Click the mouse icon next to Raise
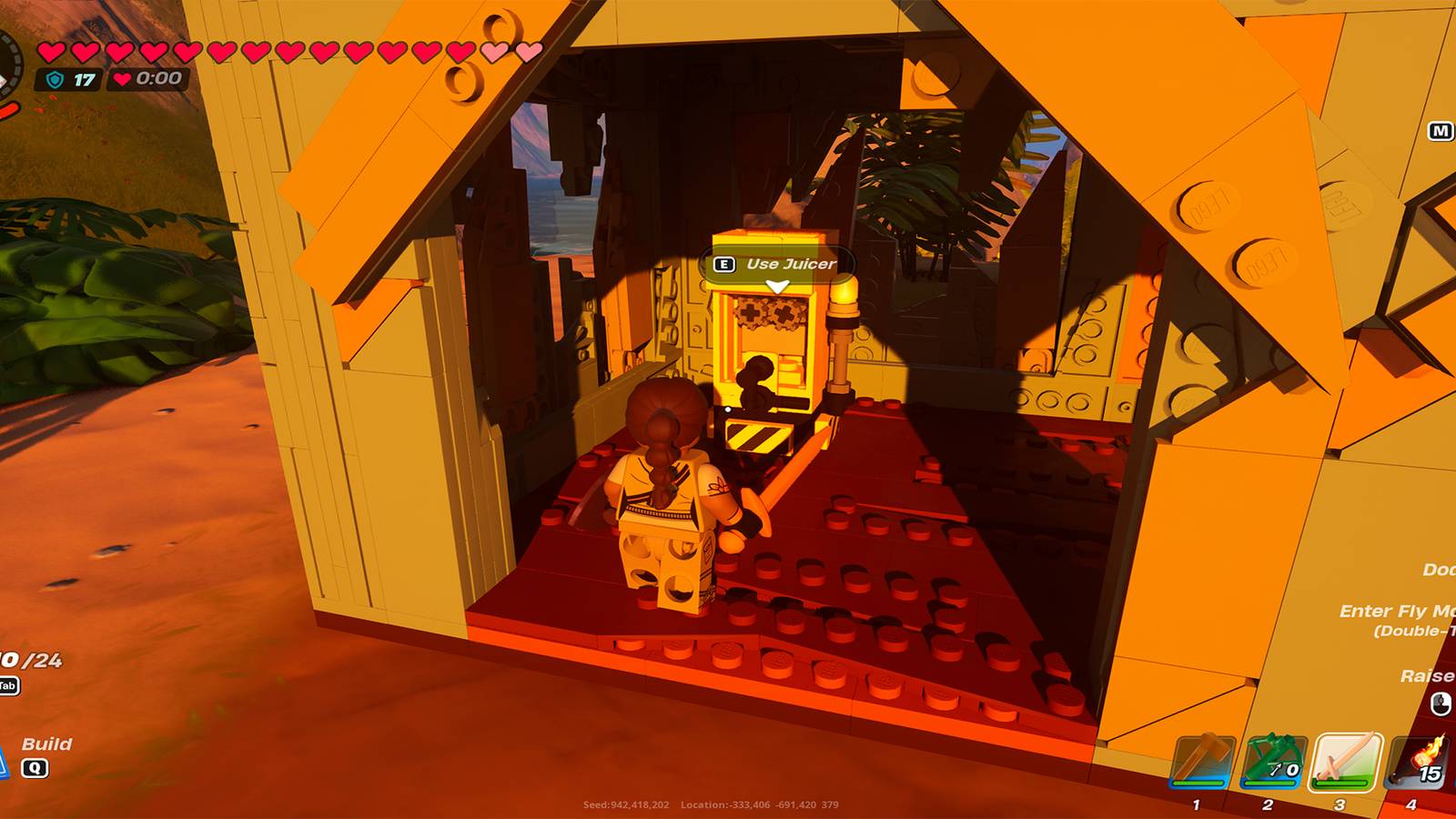Image resolution: width=1456 pixels, height=819 pixels. click(x=1440, y=703)
